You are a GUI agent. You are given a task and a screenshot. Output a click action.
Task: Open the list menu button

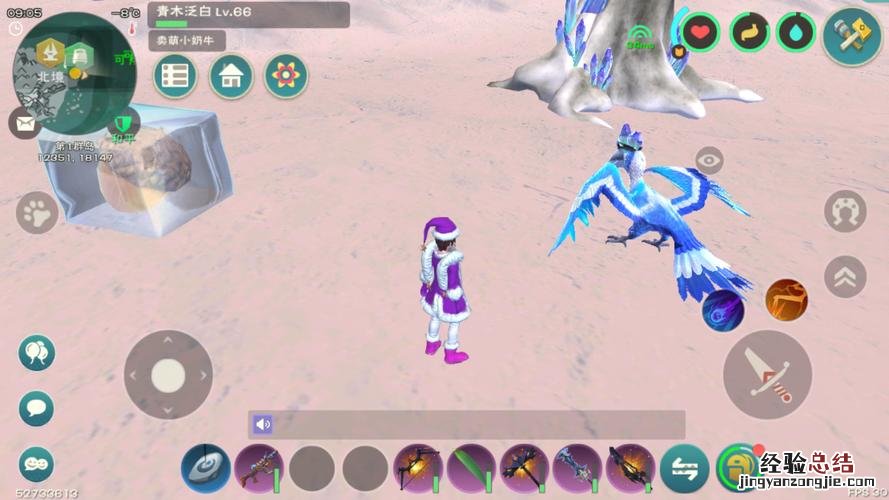click(175, 76)
